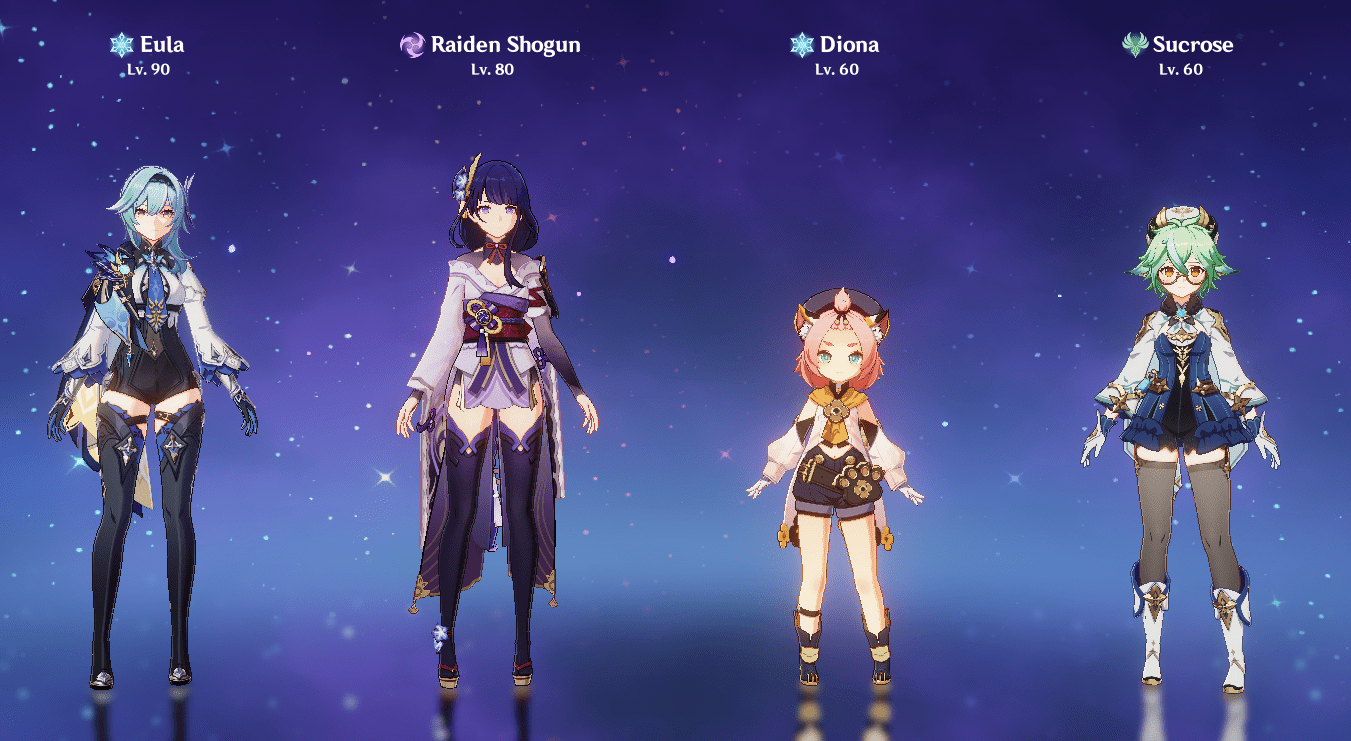
Task: Select Sucrose's party slot
Action: tap(1180, 440)
